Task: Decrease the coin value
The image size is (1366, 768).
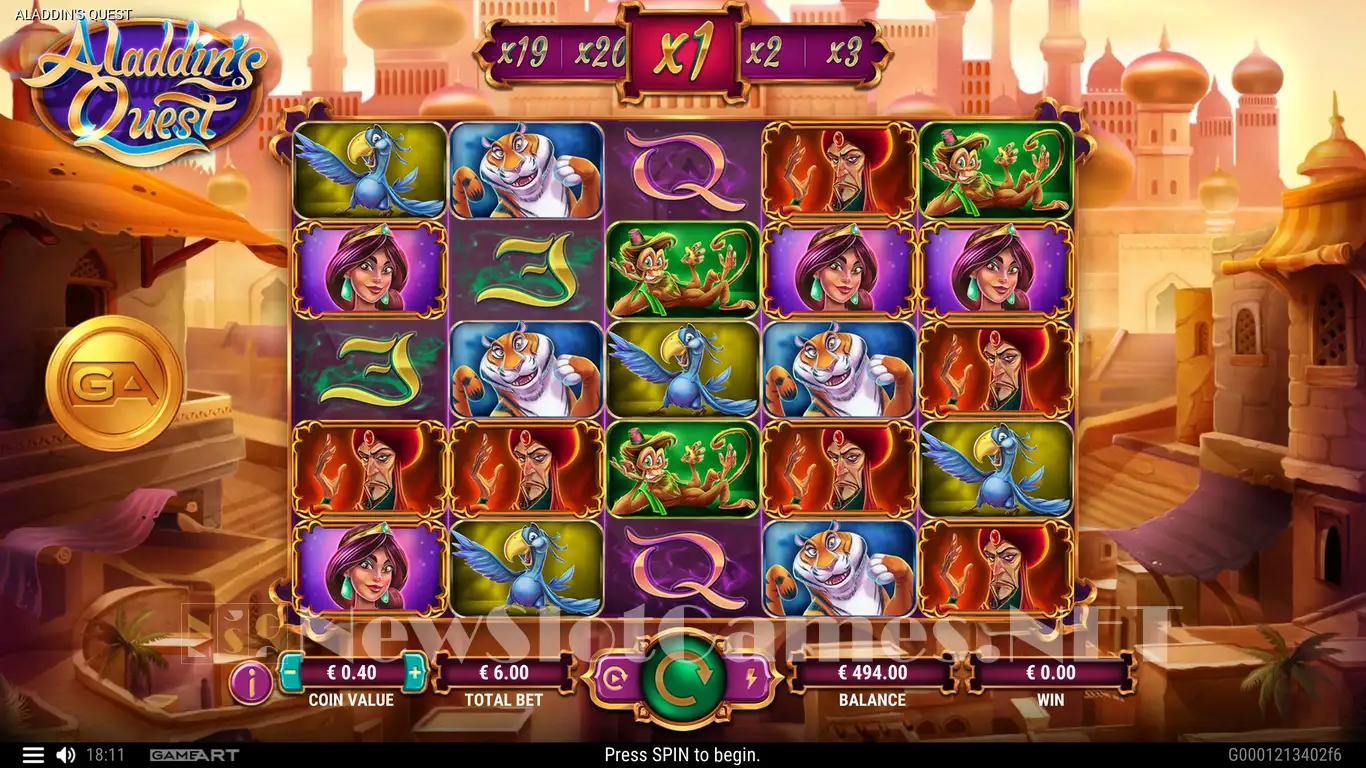Action: click(x=290, y=673)
